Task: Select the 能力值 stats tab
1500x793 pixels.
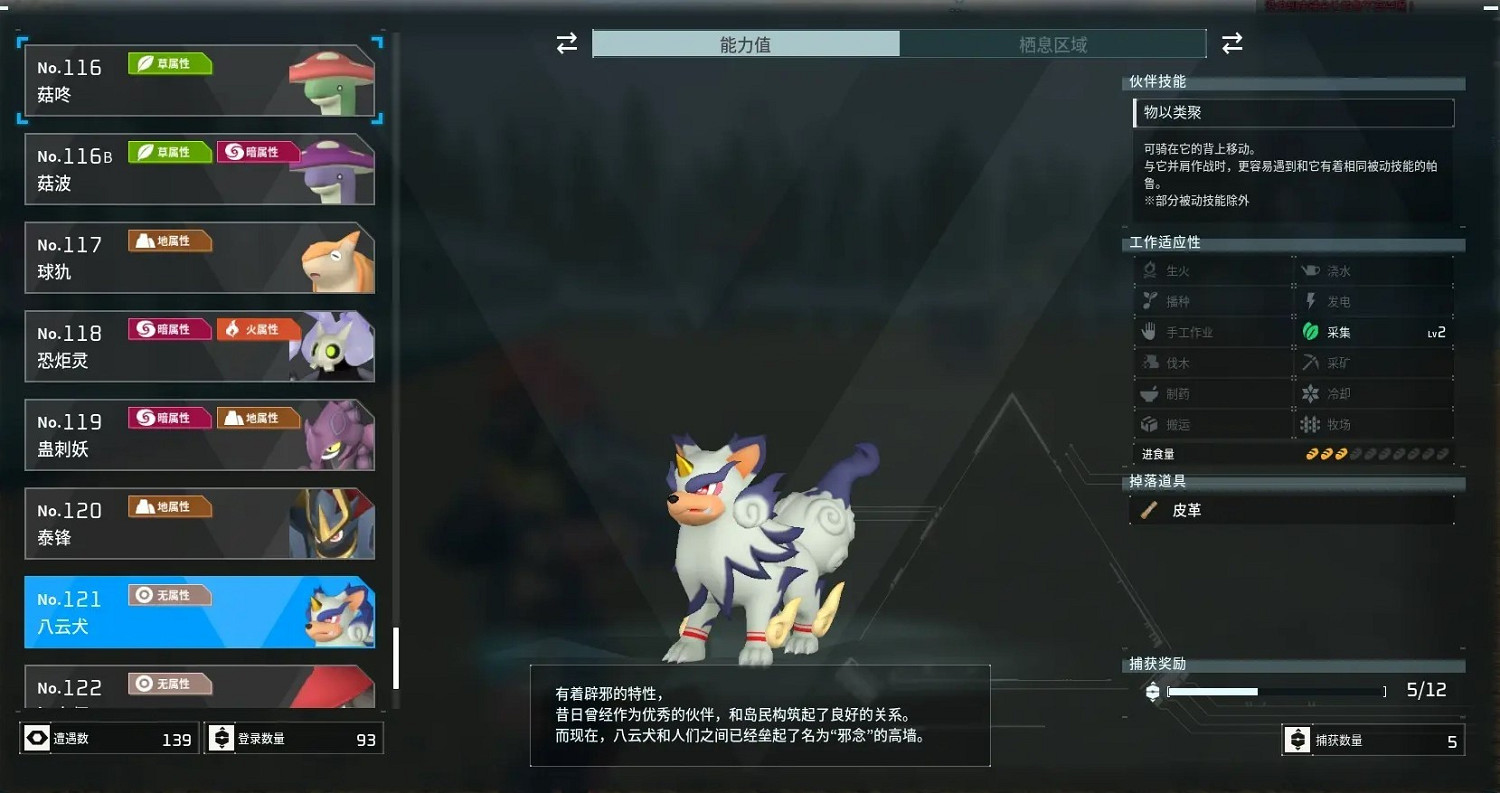Action: click(746, 43)
